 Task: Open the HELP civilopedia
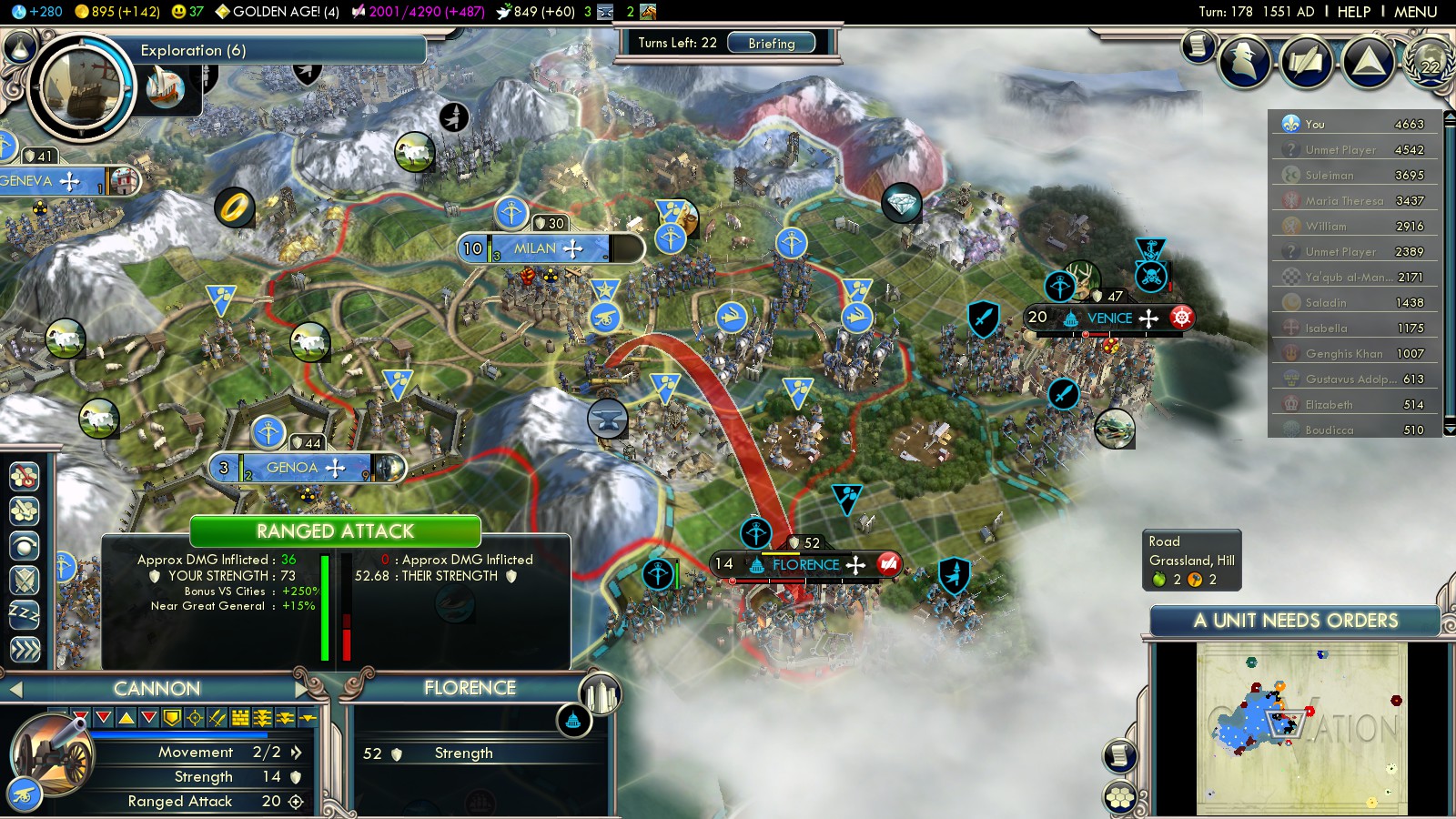tap(1353, 12)
